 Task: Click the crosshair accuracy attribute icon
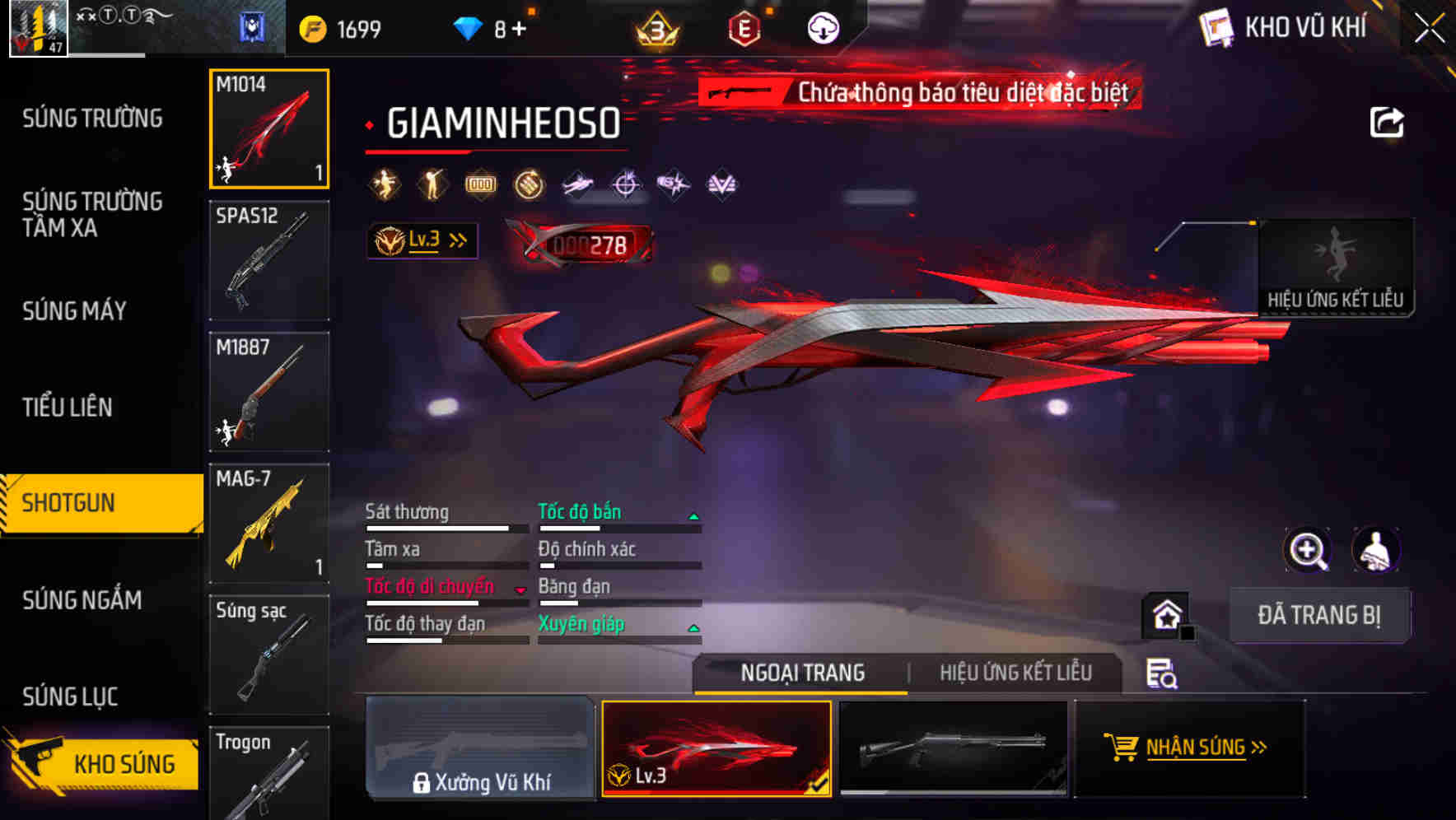point(624,184)
